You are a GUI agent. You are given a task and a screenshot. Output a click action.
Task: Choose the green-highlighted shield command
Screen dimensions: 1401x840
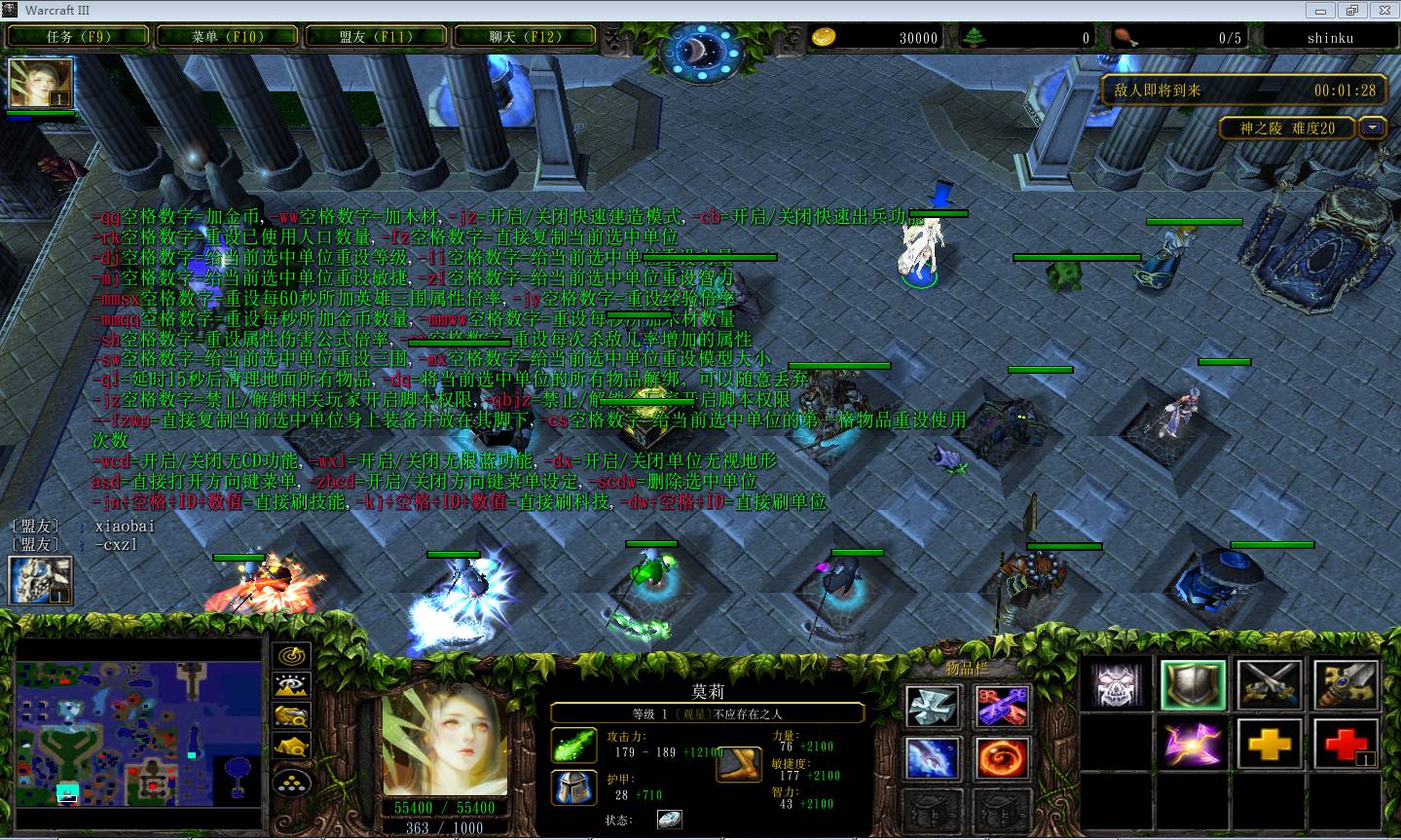pos(1193,685)
